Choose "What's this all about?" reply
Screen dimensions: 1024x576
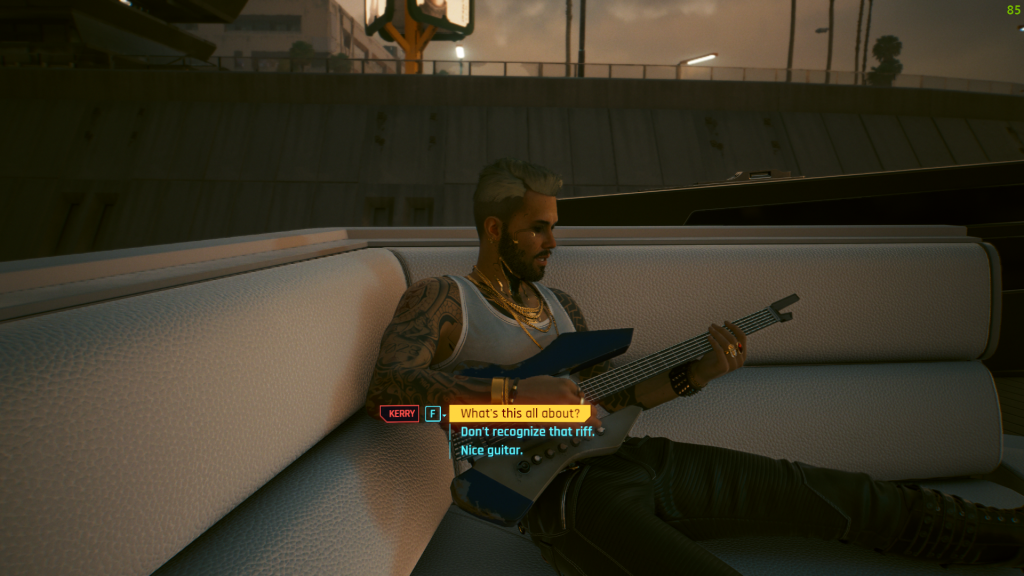point(519,413)
